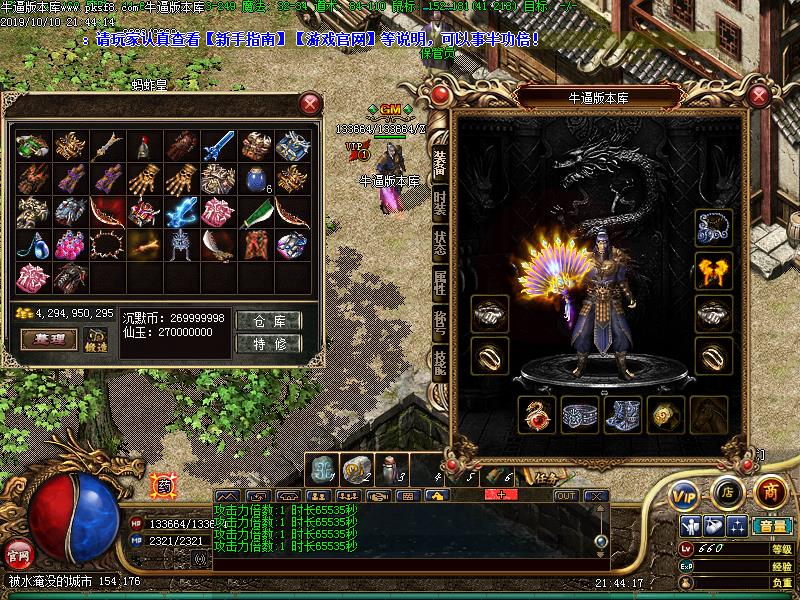Viewport: 800px width, 600px height.
Task: Open the 商 shop button
Action: (x=770, y=492)
